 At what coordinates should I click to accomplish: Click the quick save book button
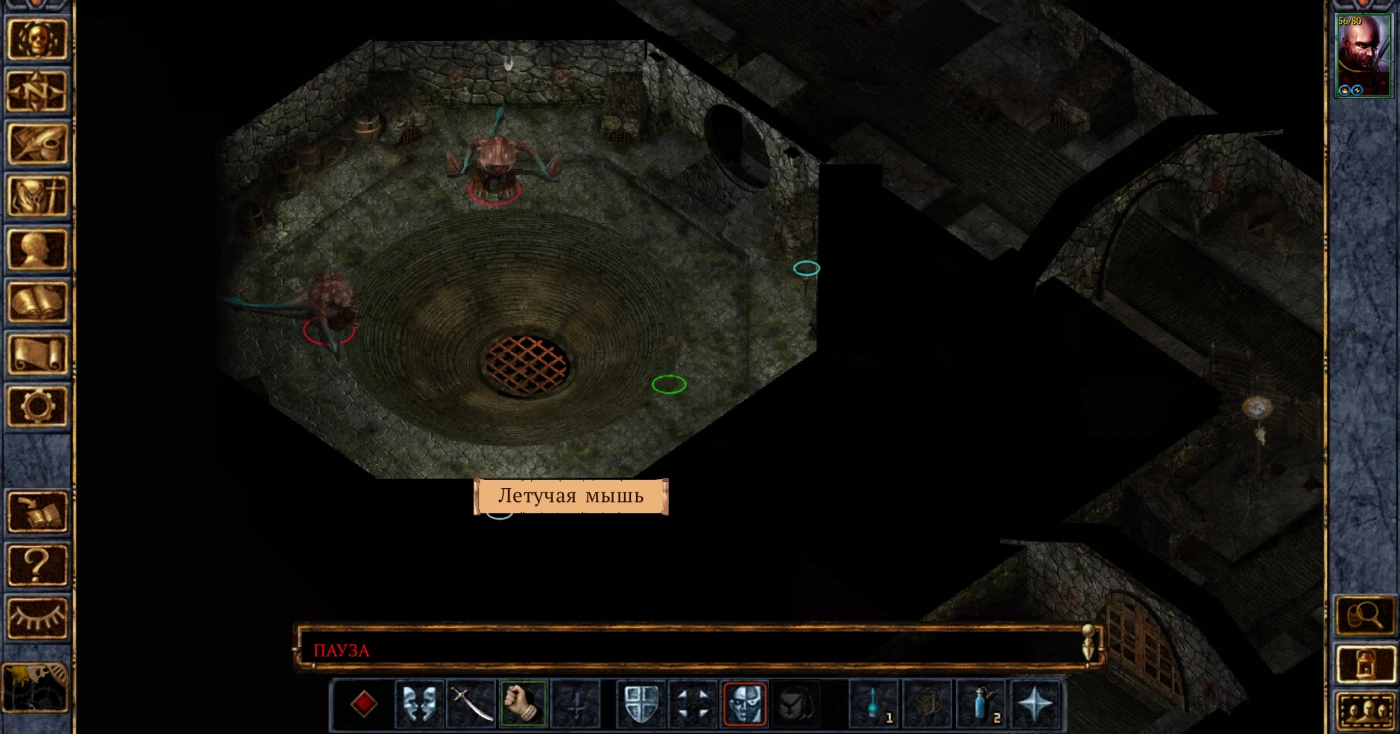(x=37, y=512)
